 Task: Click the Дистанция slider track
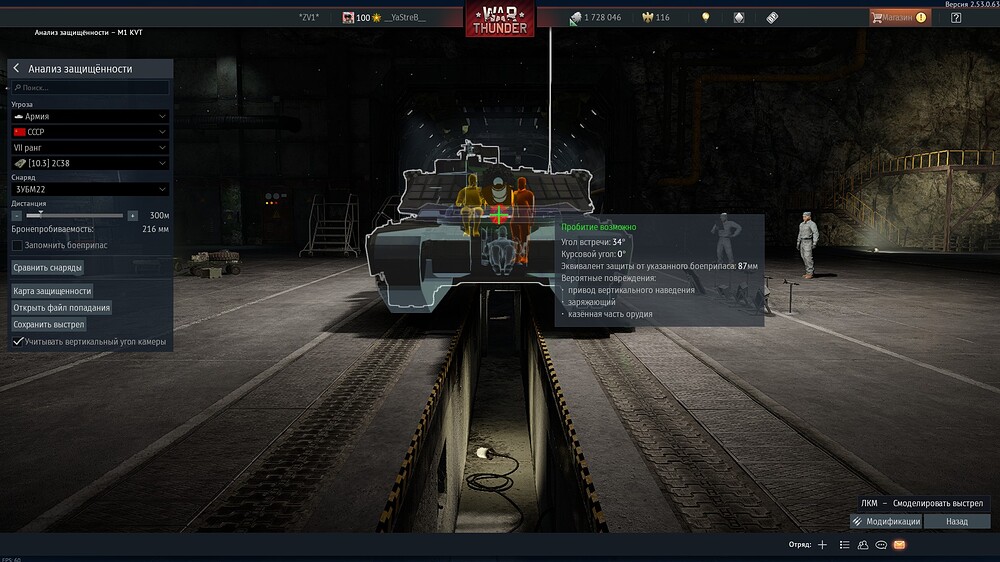[x=75, y=215]
